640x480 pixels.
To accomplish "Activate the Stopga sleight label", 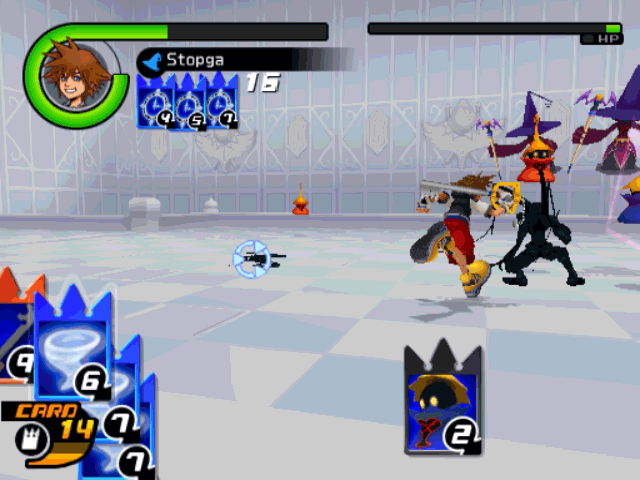I will [195, 60].
